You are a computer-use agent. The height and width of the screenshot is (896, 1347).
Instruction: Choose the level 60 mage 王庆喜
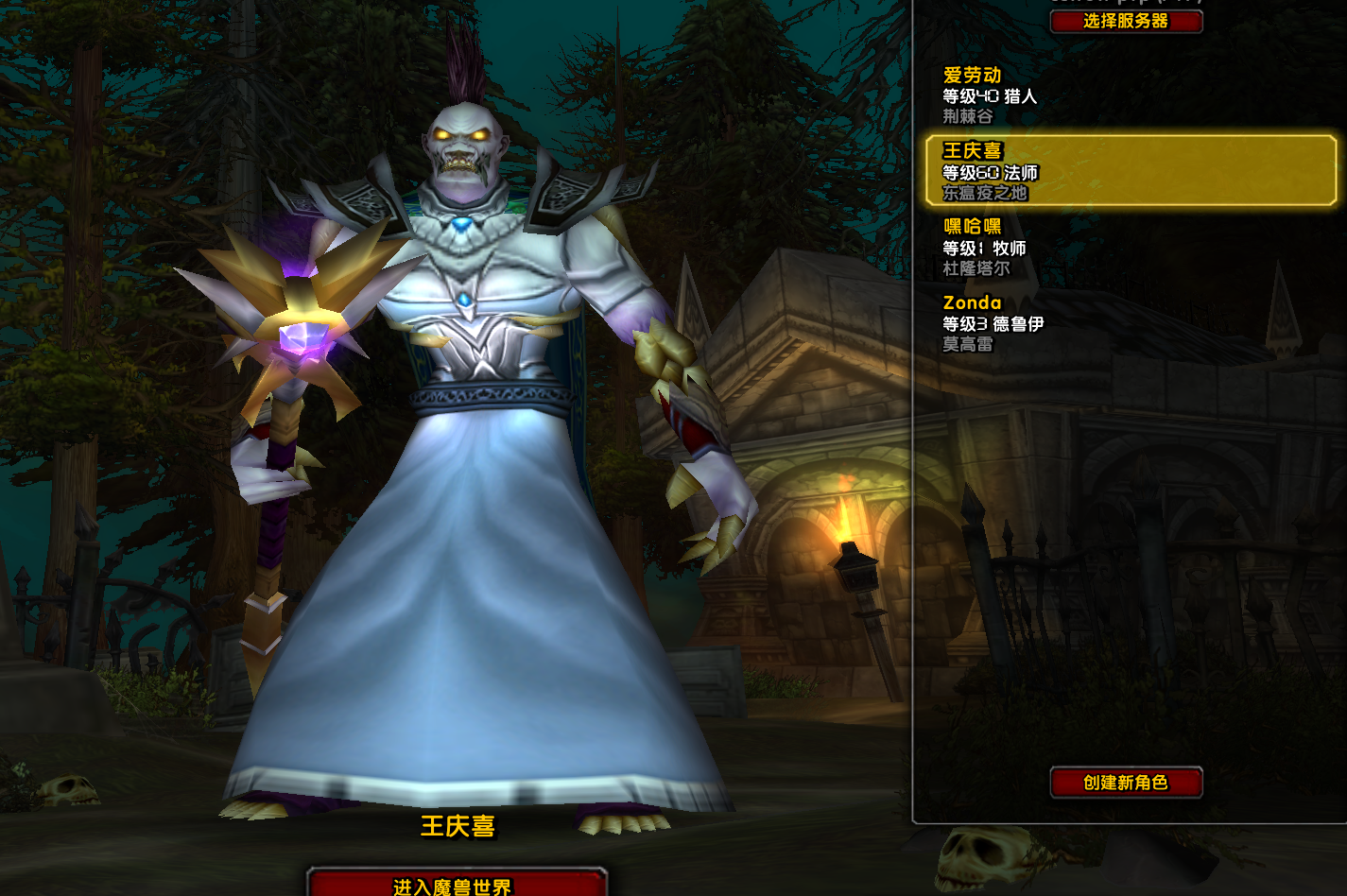pos(1130,171)
